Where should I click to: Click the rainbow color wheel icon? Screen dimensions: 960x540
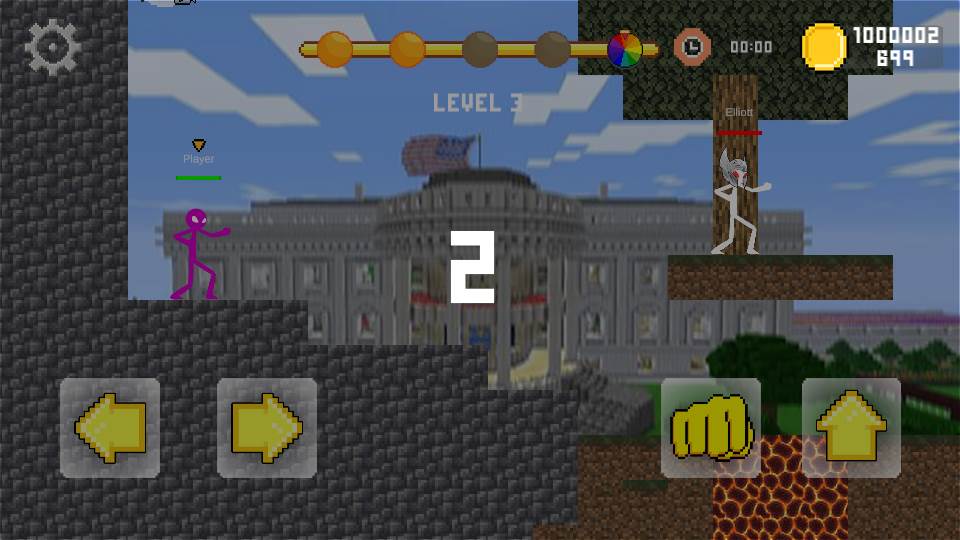click(625, 49)
